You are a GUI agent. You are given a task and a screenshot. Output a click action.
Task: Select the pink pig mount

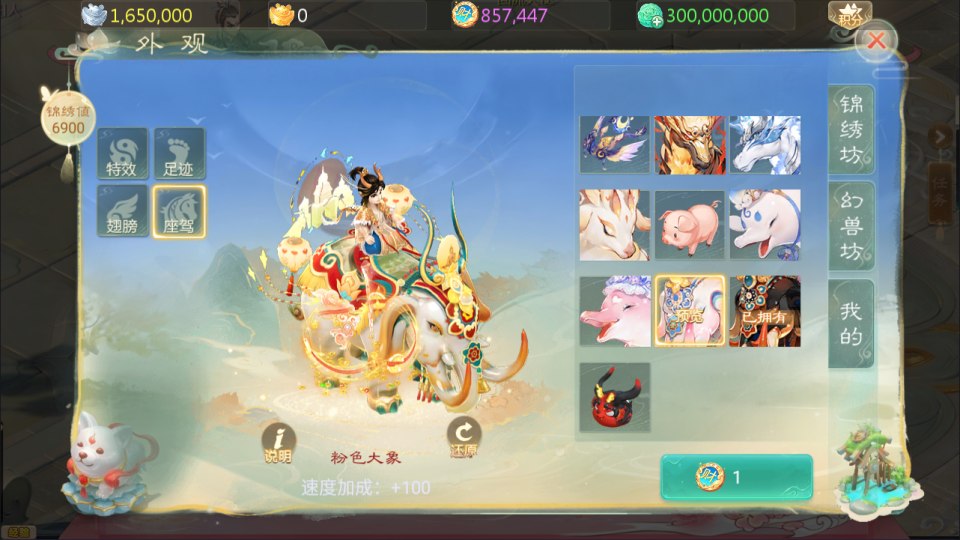click(x=689, y=225)
